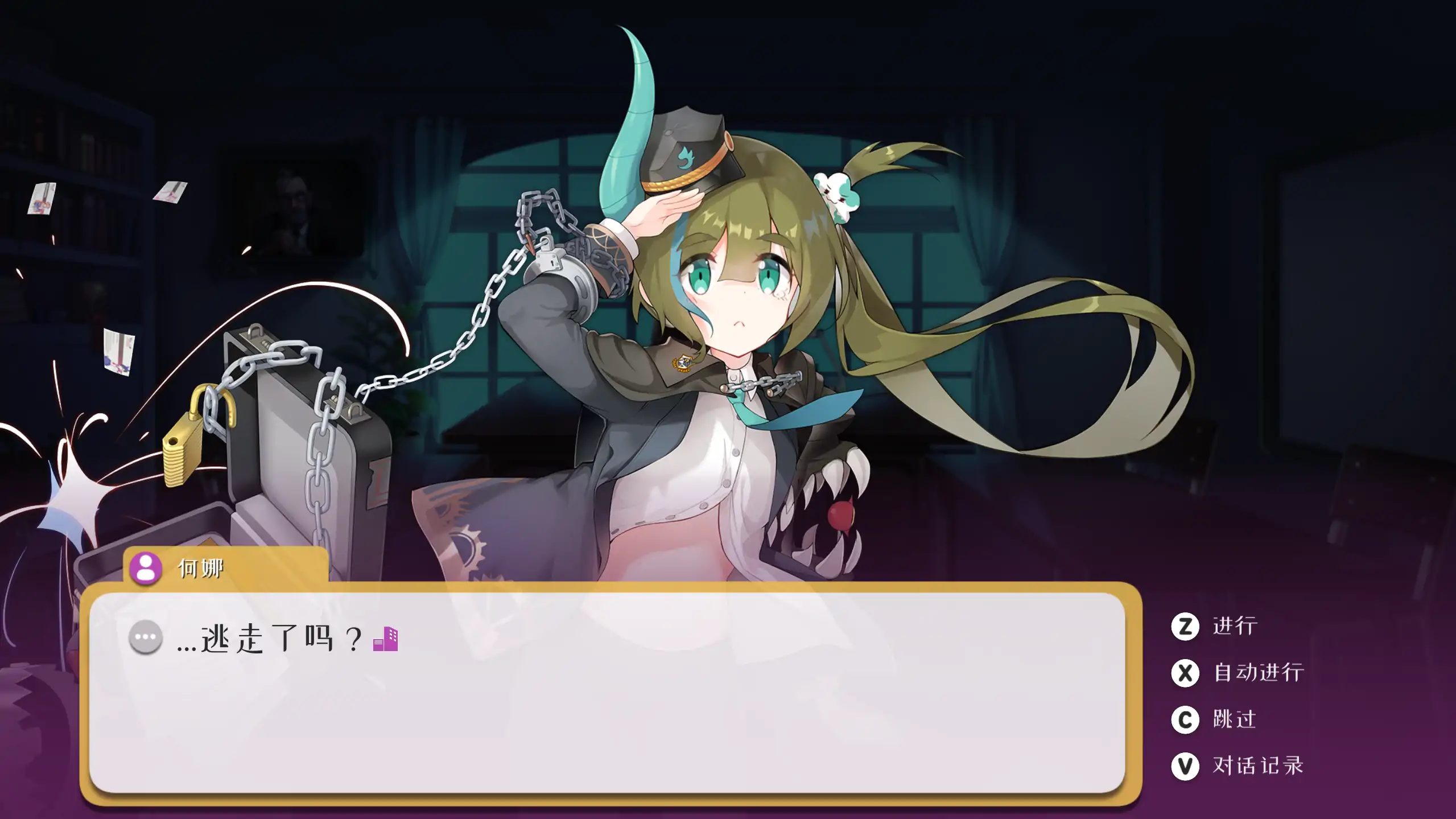Image resolution: width=1456 pixels, height=819 pixels.
Task: Click the Z circle icon to advance
Action: pos(1186,625)
